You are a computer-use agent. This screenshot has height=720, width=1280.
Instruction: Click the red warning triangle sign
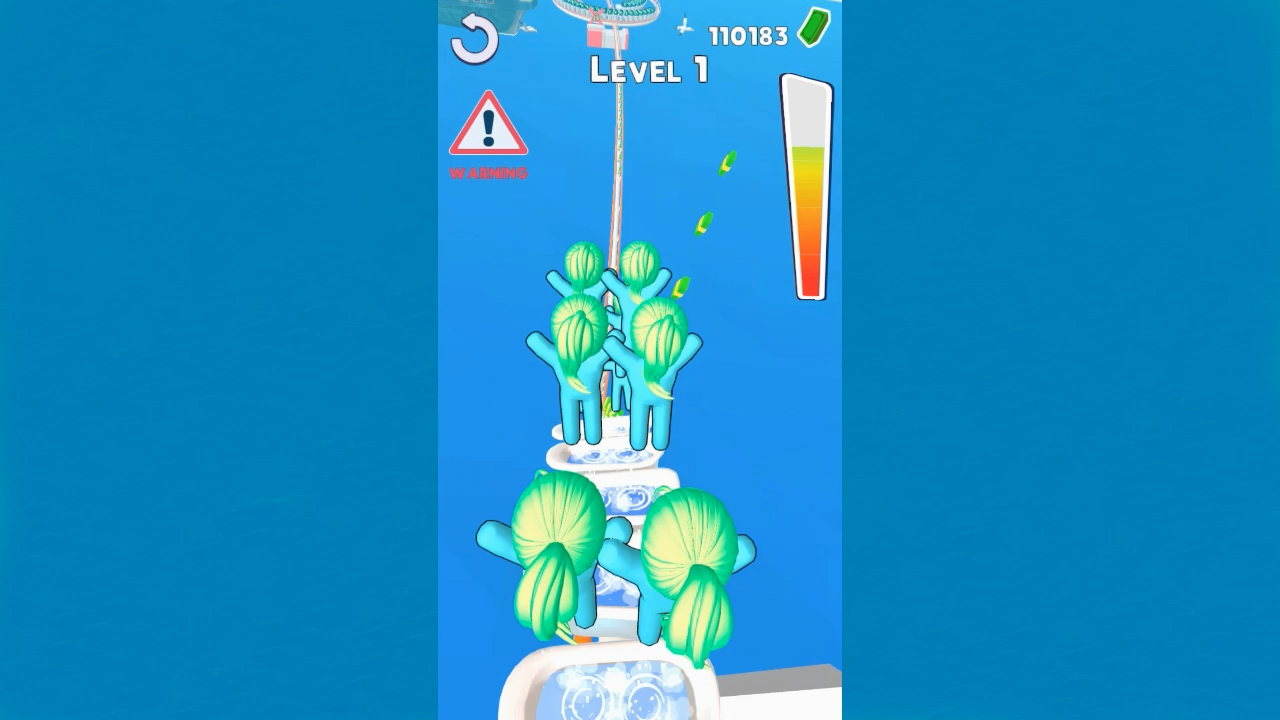488,125
